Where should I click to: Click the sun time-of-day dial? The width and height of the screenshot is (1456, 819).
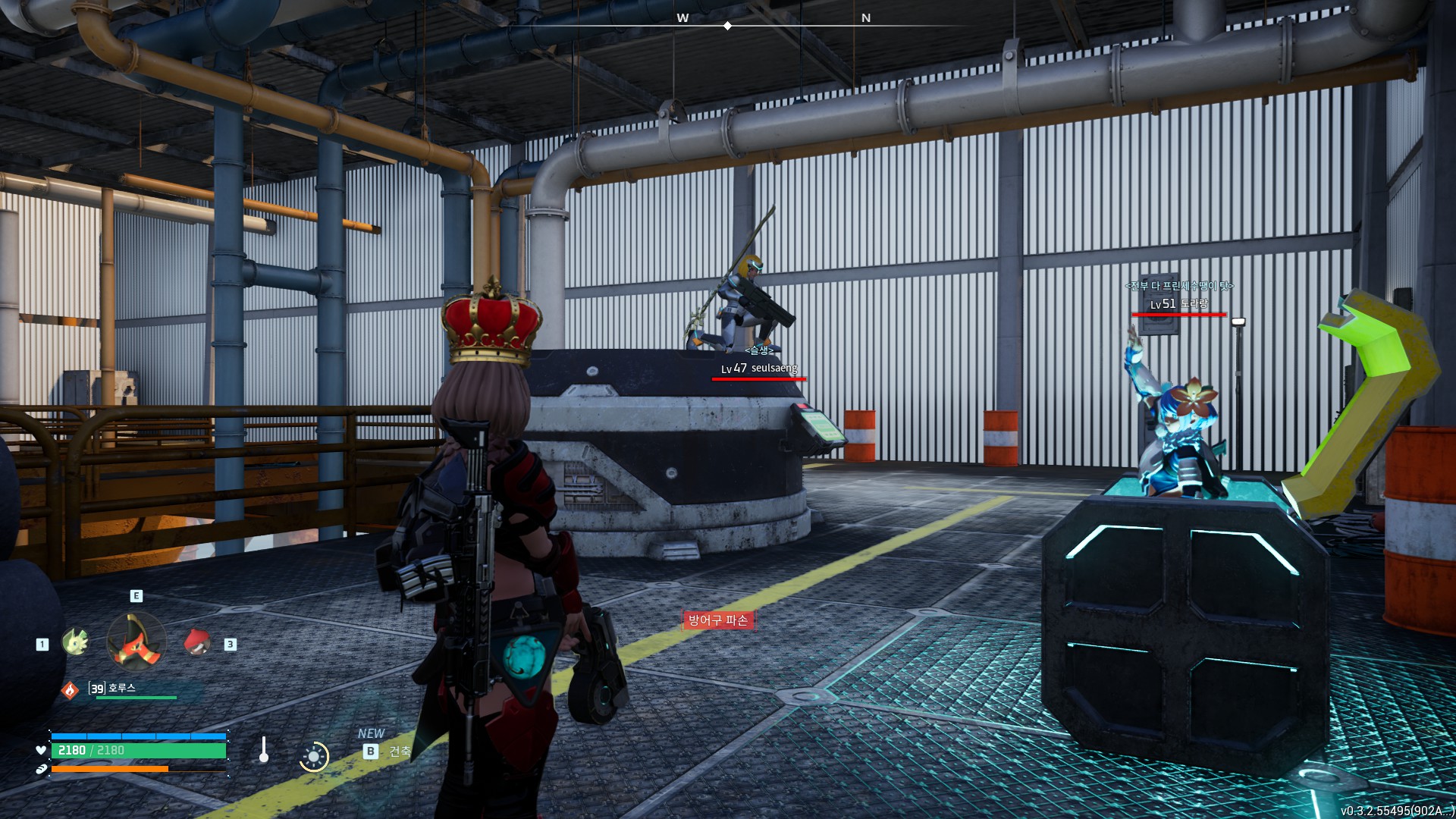click(x=313, y=756)
